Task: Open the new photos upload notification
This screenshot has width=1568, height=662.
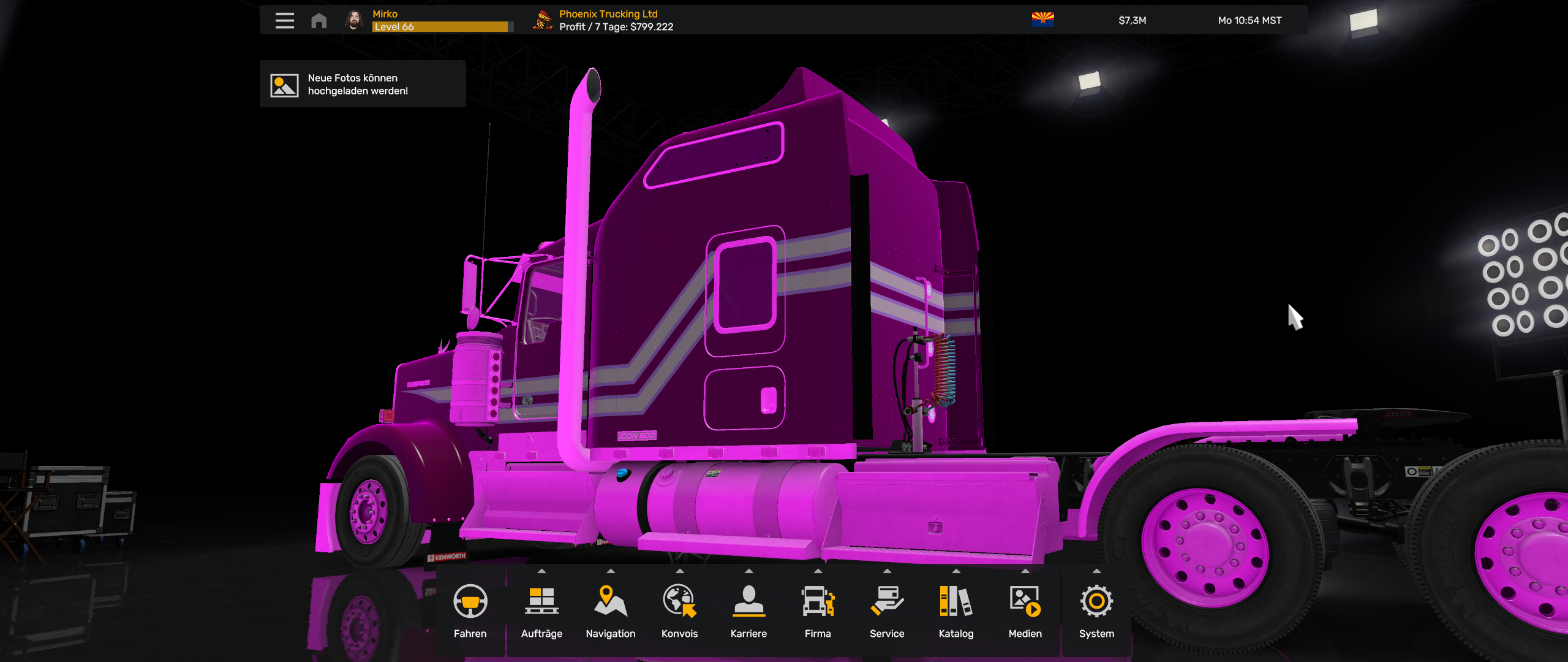Action: point(363,84)
